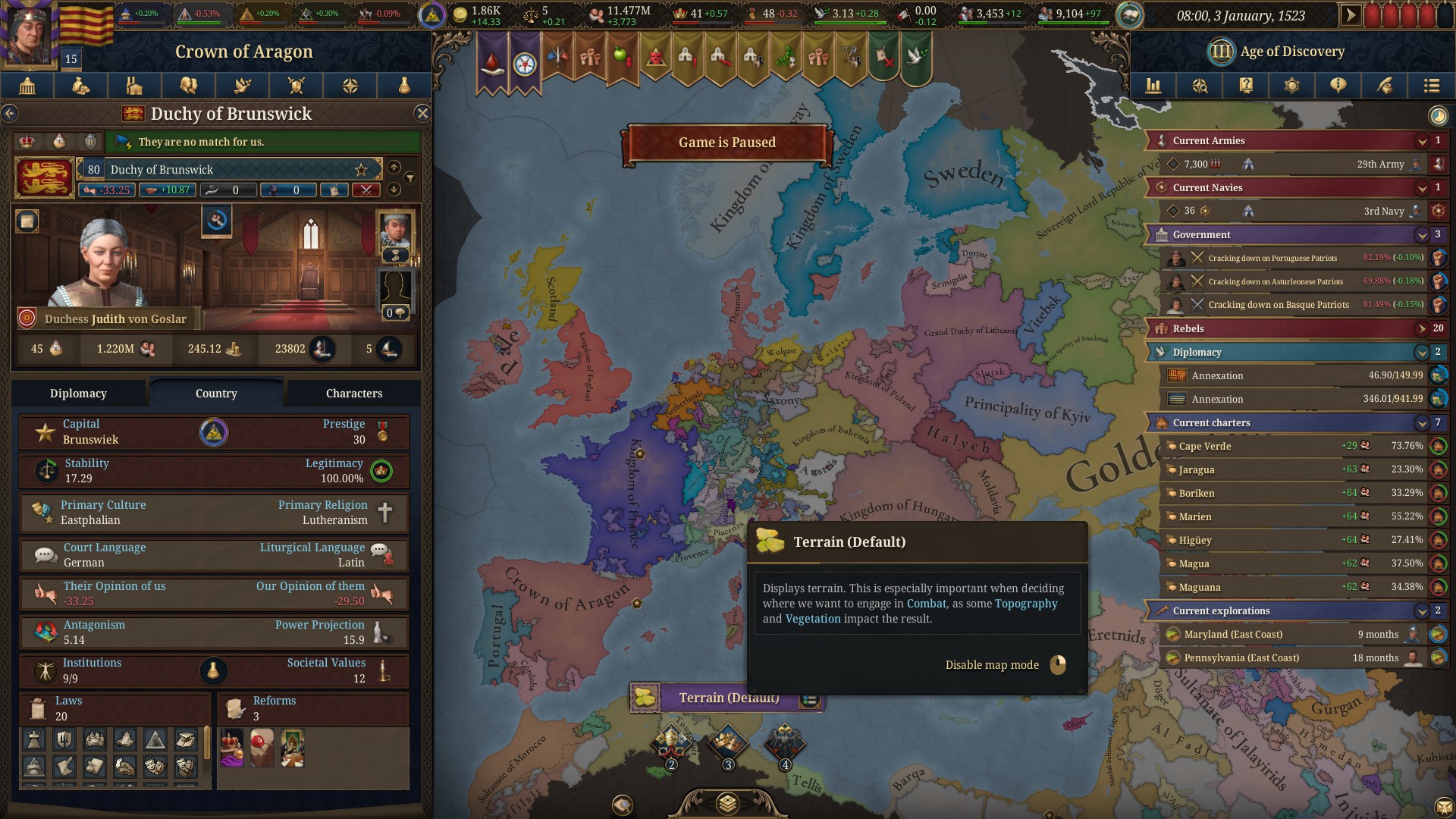The height and width of the screenshot is (819, 1456).
Task: Toggle the favorite star next to Duchy of Brunswick
Action: point(362,169)
